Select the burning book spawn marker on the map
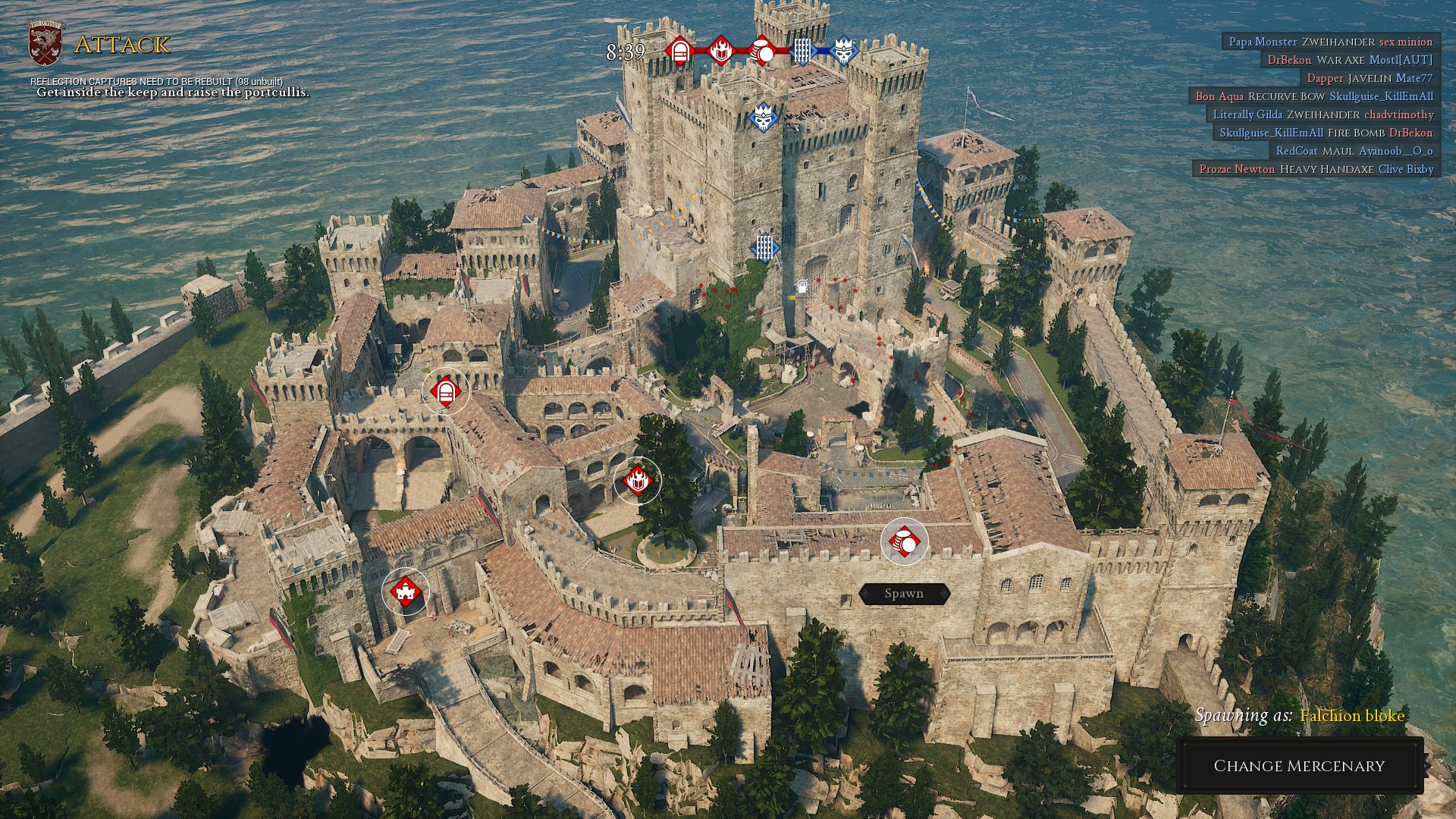Image resolution: width=1456 pixels, height=819 pixels. click(x=639, y=479)
